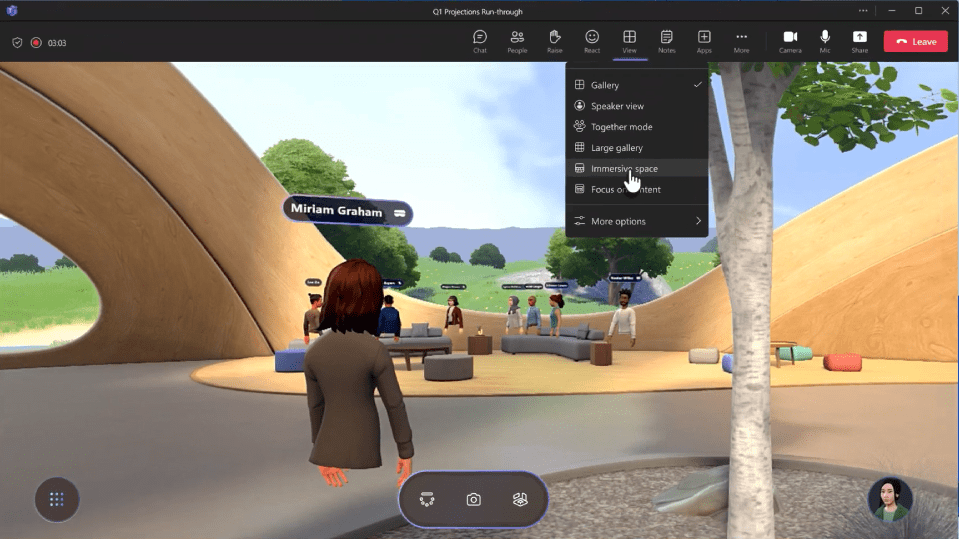Viewport: 959px width, 539px height.
Task: Choose Together mode
Action: tap(621, 127)
